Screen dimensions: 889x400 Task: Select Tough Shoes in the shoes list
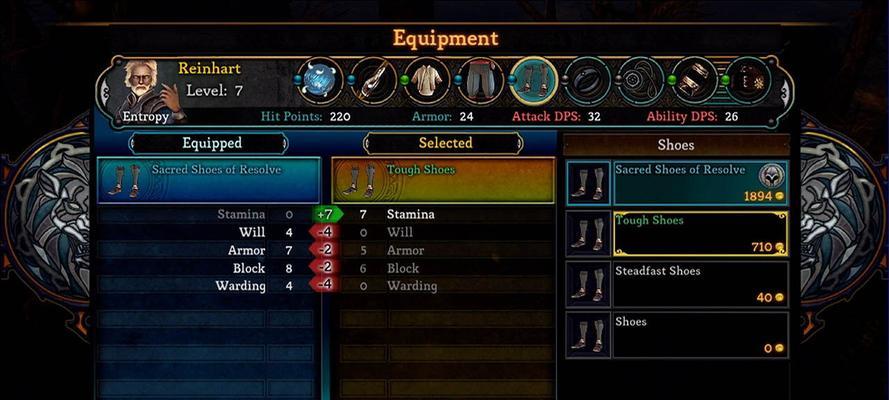(700, 233)
